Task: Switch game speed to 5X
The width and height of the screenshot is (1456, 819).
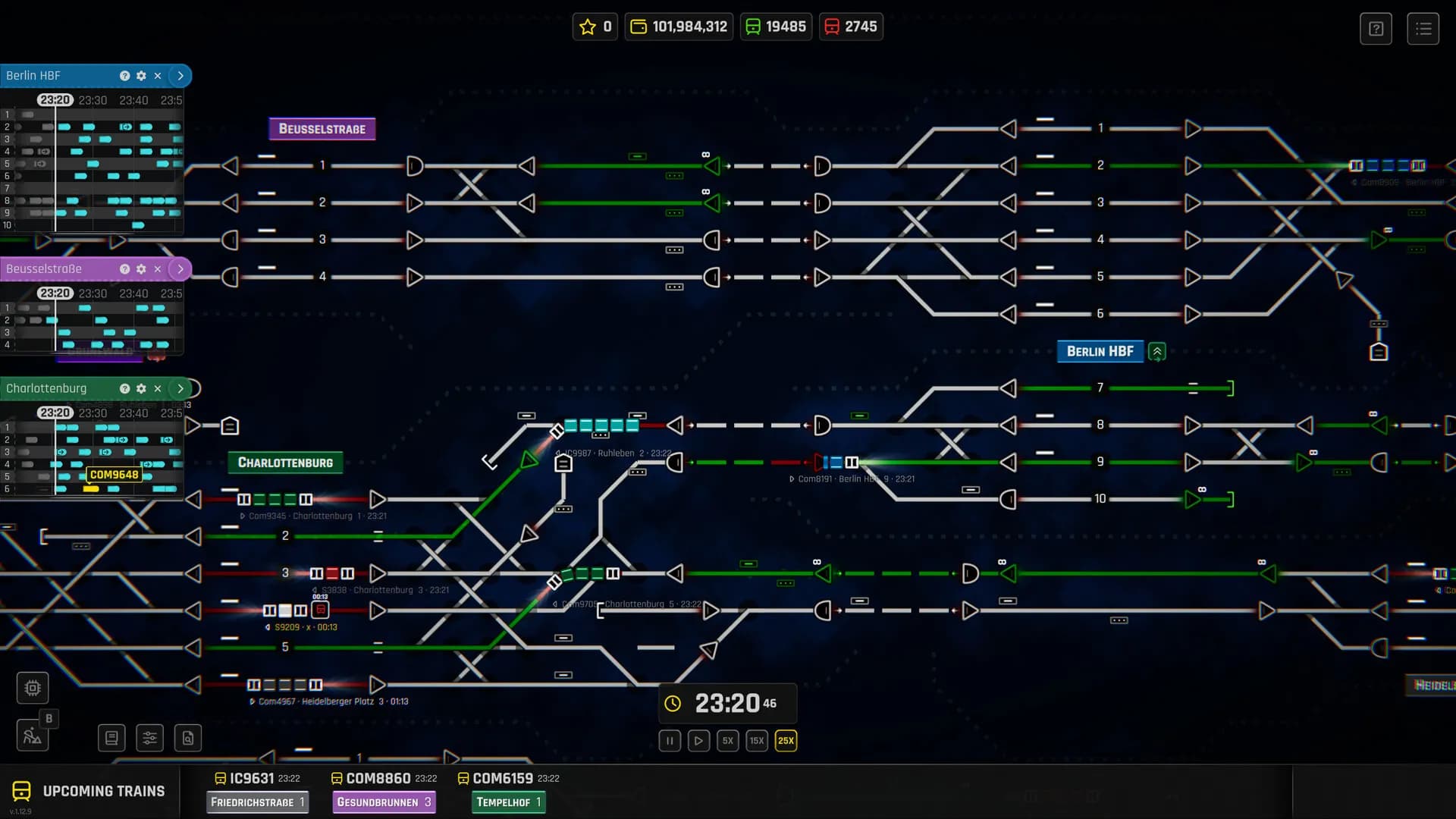Action: click(727, 741)
